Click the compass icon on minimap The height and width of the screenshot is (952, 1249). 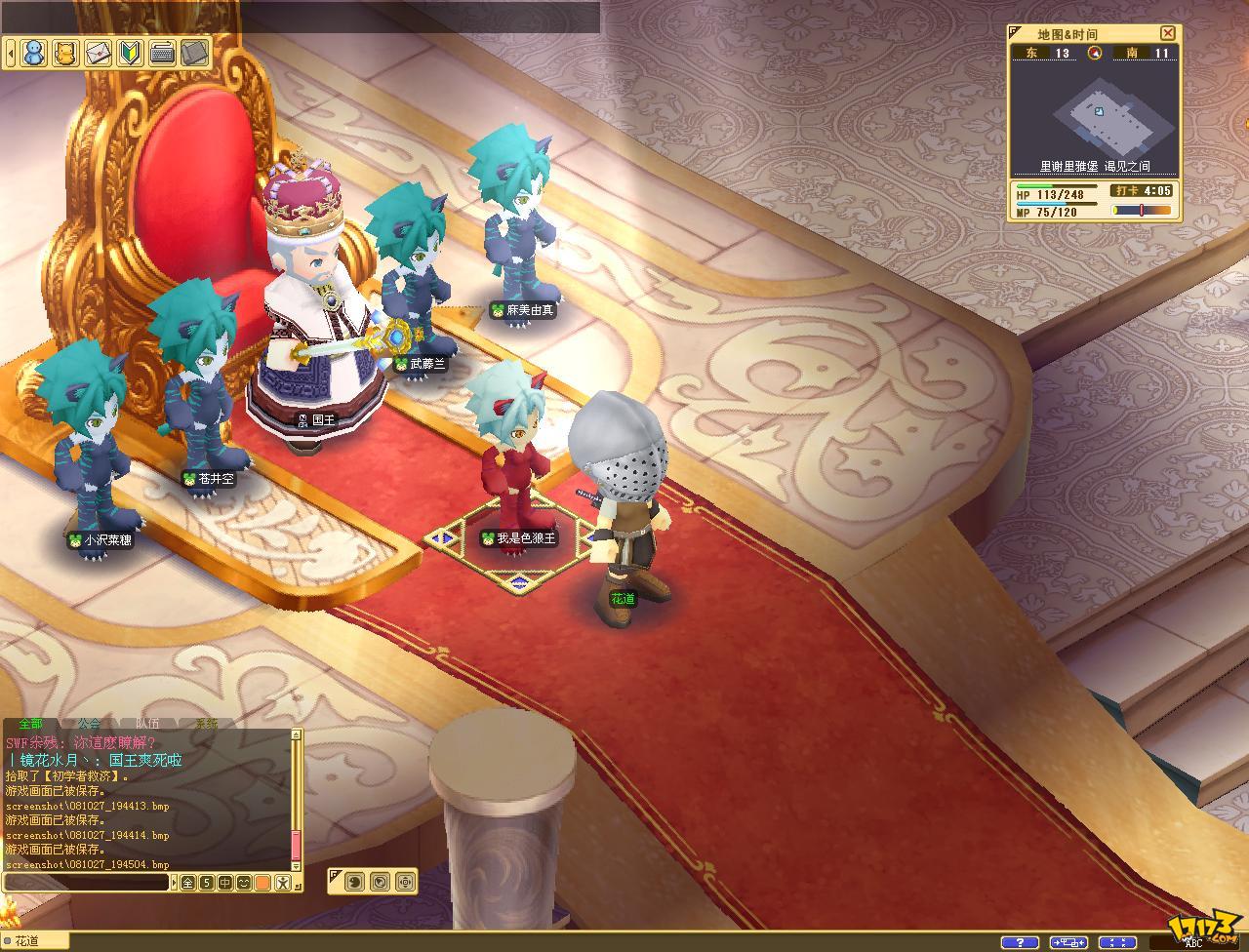pyautogui.click(x=1095, y=54)
